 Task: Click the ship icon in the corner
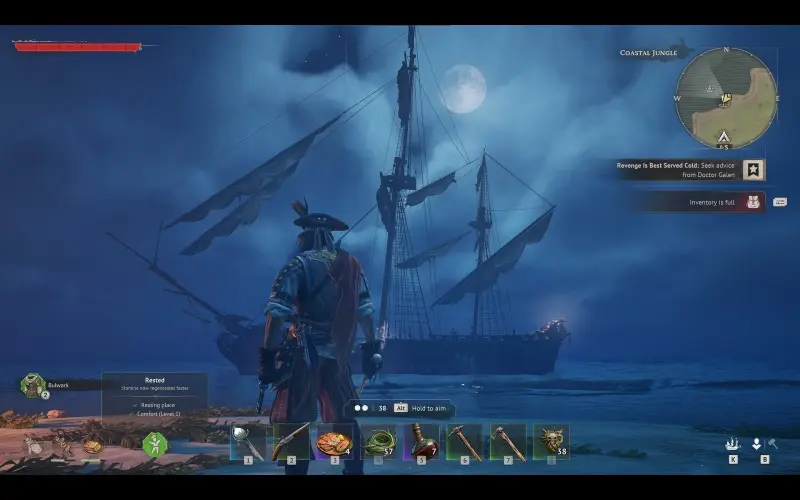[x=733, y=444]
